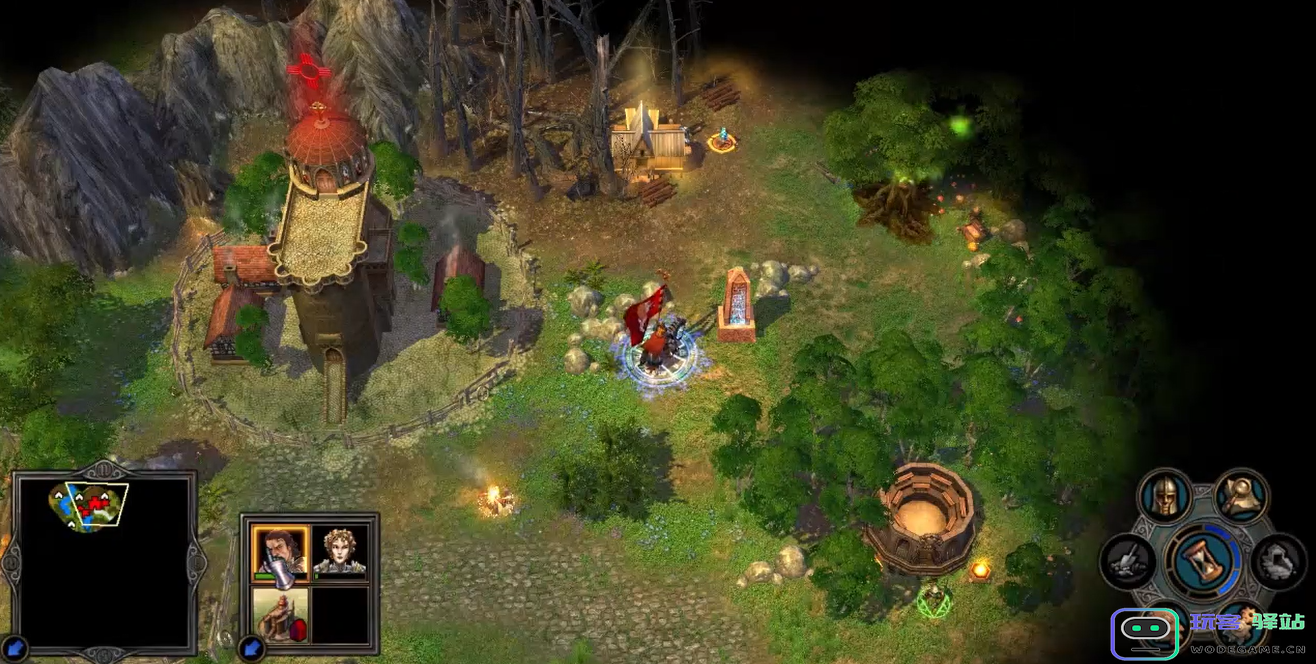
Task: Click the minimap explored area
Action: coord(89,505)
